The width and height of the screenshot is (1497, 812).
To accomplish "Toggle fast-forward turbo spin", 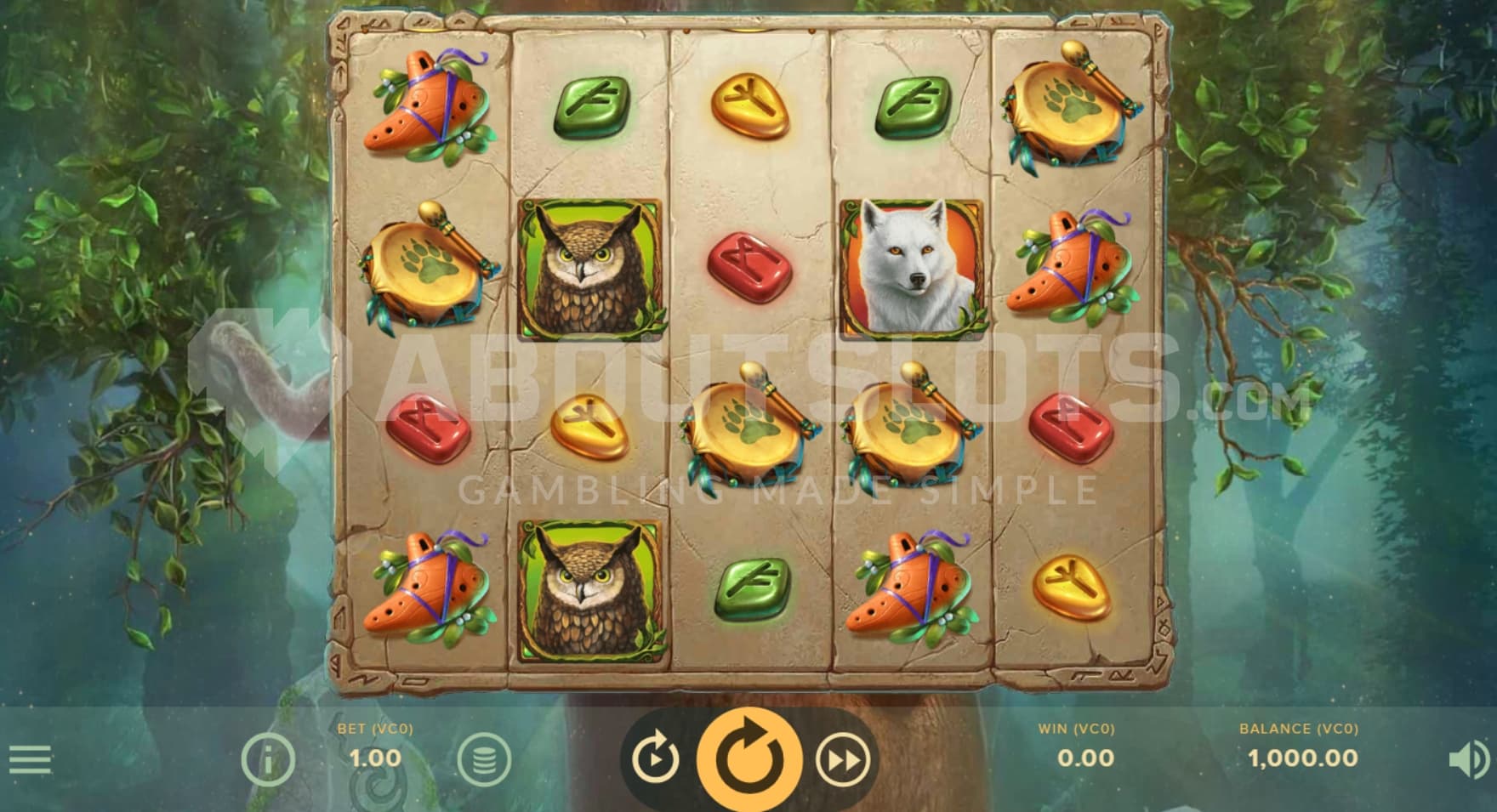I will (x=843, y=759).
